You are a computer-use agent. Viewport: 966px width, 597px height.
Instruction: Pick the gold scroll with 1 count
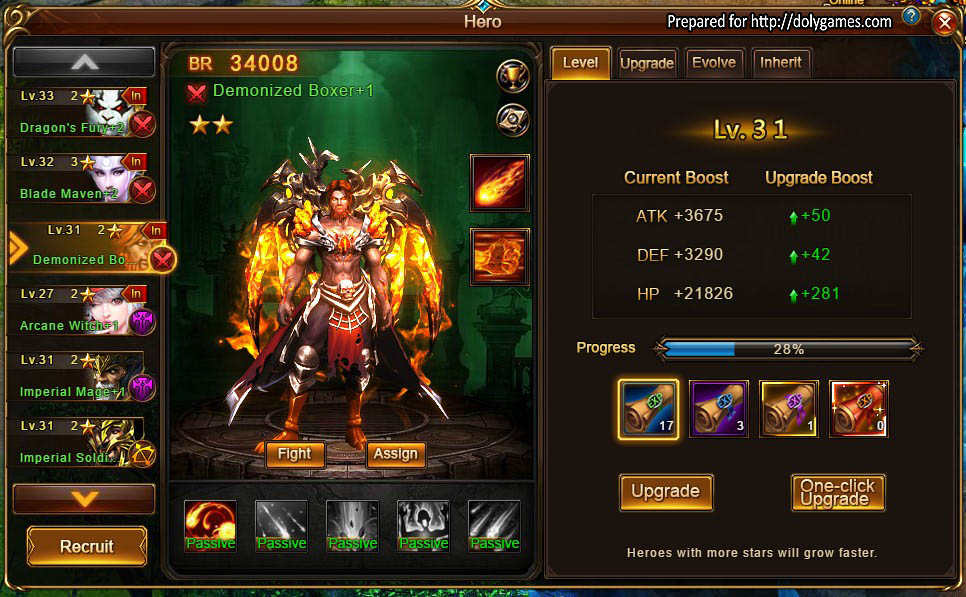tap(789, 408)
